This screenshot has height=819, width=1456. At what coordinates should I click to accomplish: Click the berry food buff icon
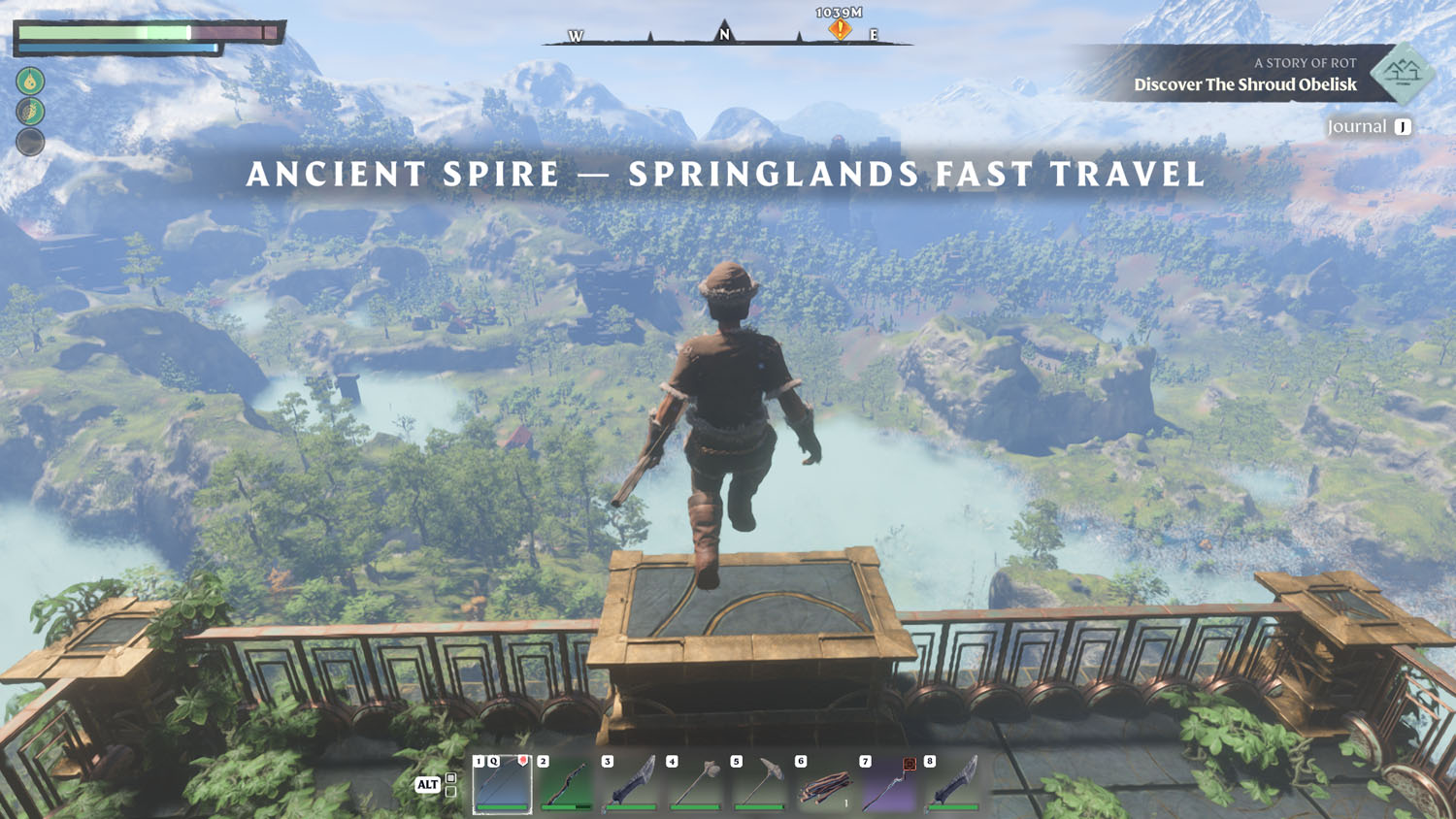[x=30, y=112]
